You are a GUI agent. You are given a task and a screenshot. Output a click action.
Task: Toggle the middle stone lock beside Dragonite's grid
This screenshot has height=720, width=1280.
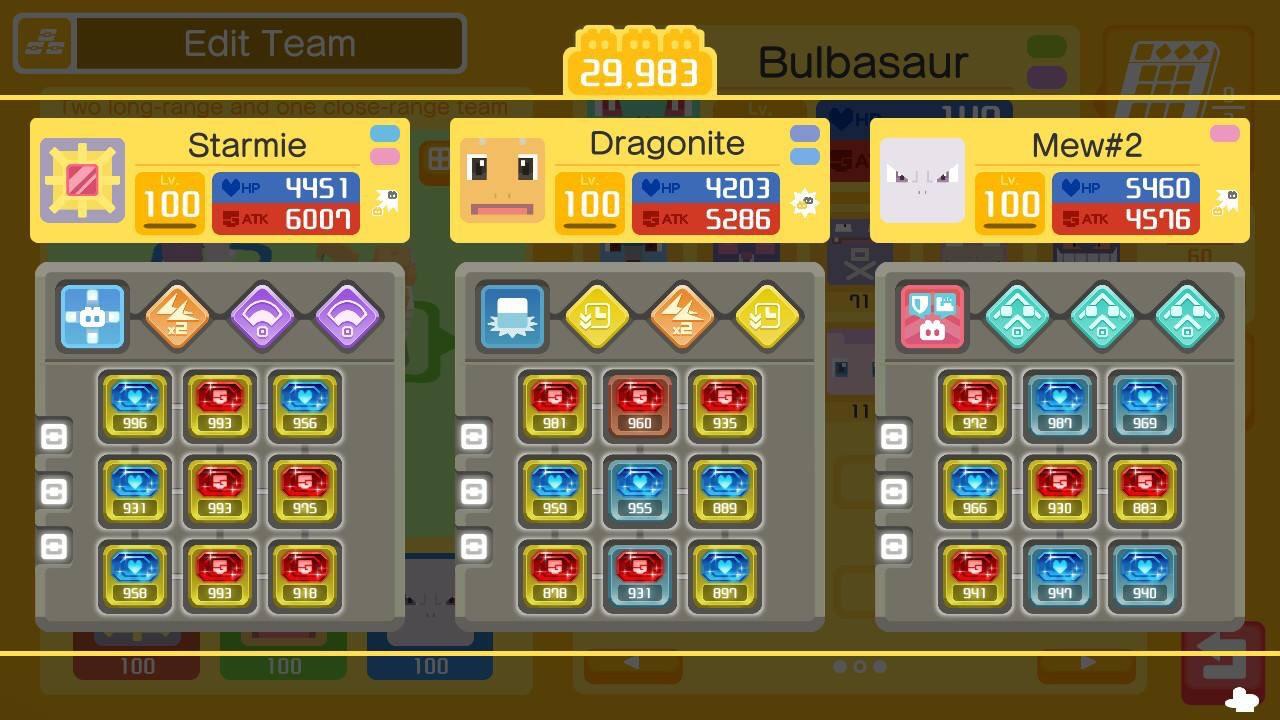click(x=475, y=491)
